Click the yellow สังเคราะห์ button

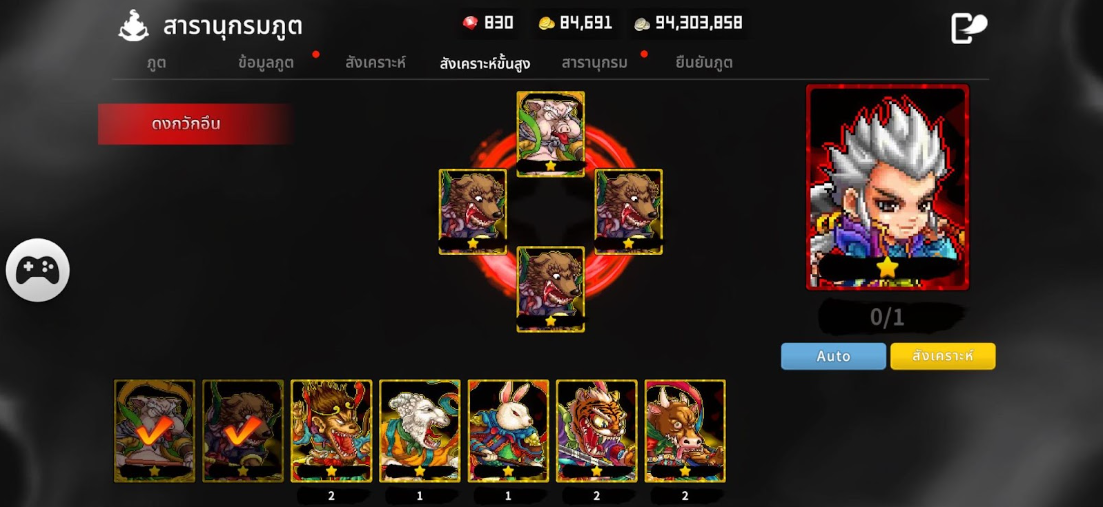click(x=942, y=356)
